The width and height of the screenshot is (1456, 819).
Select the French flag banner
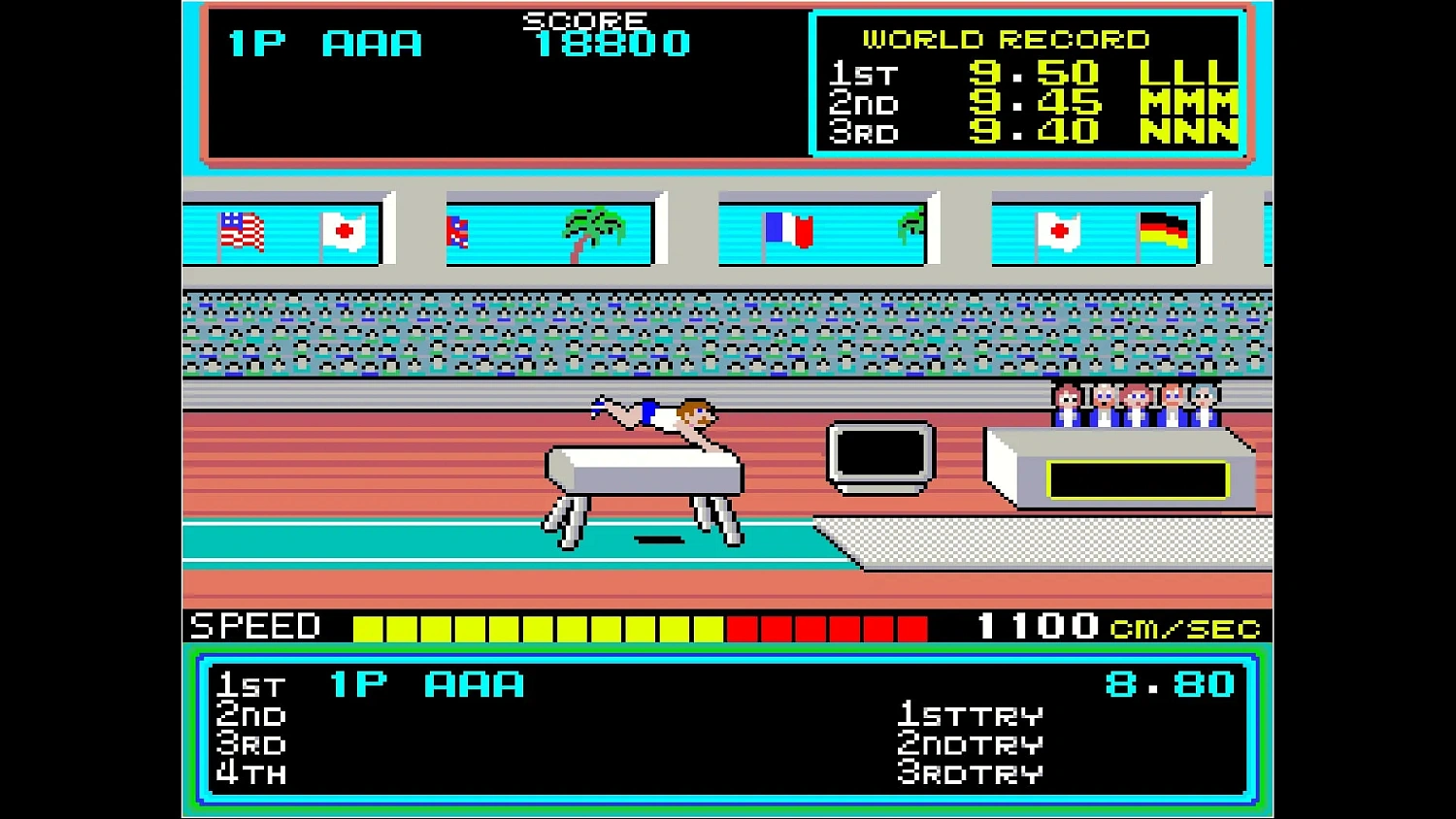pyautogui.click(x=788, y=231)
